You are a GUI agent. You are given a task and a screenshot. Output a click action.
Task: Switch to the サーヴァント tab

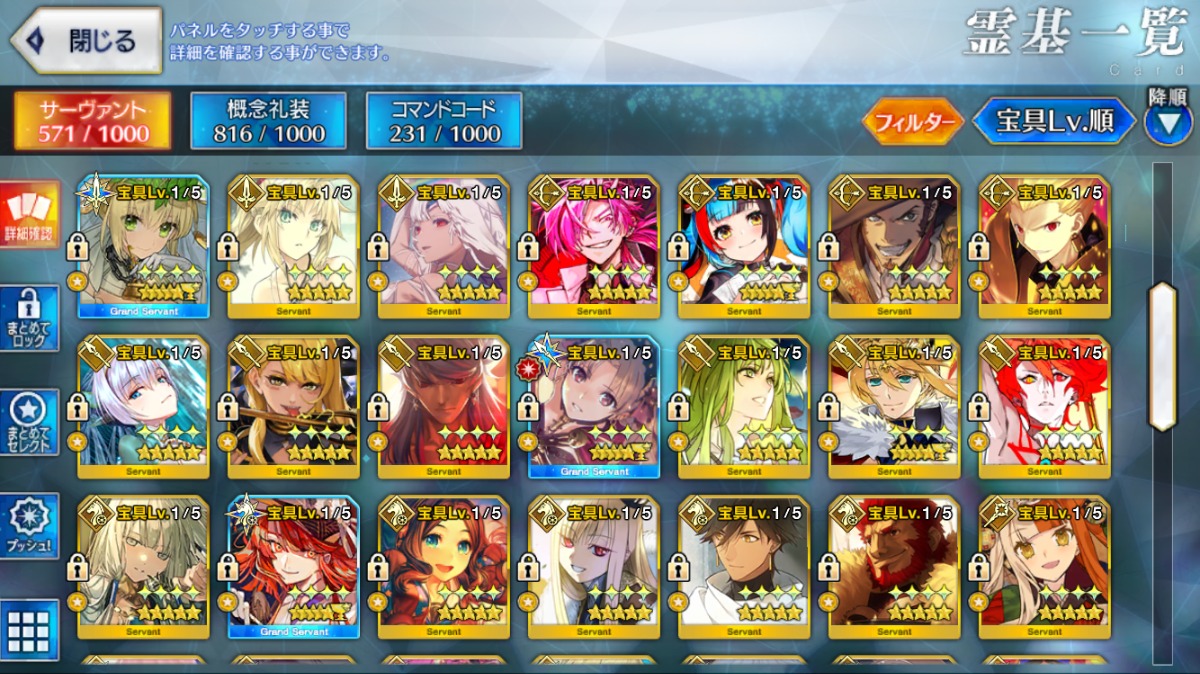[x=92, y=122]
